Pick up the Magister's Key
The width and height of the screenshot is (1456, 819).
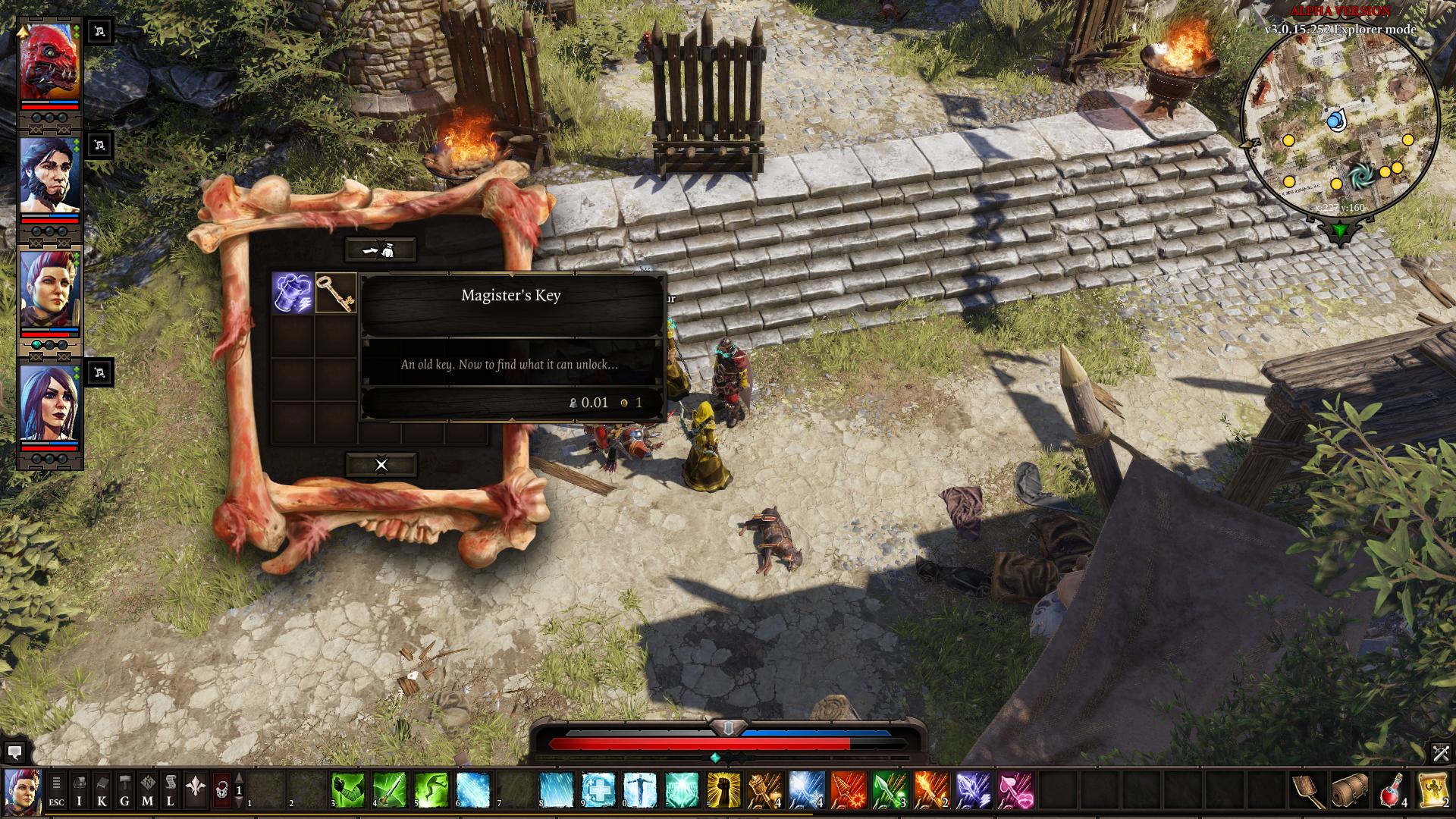[336, 293]
